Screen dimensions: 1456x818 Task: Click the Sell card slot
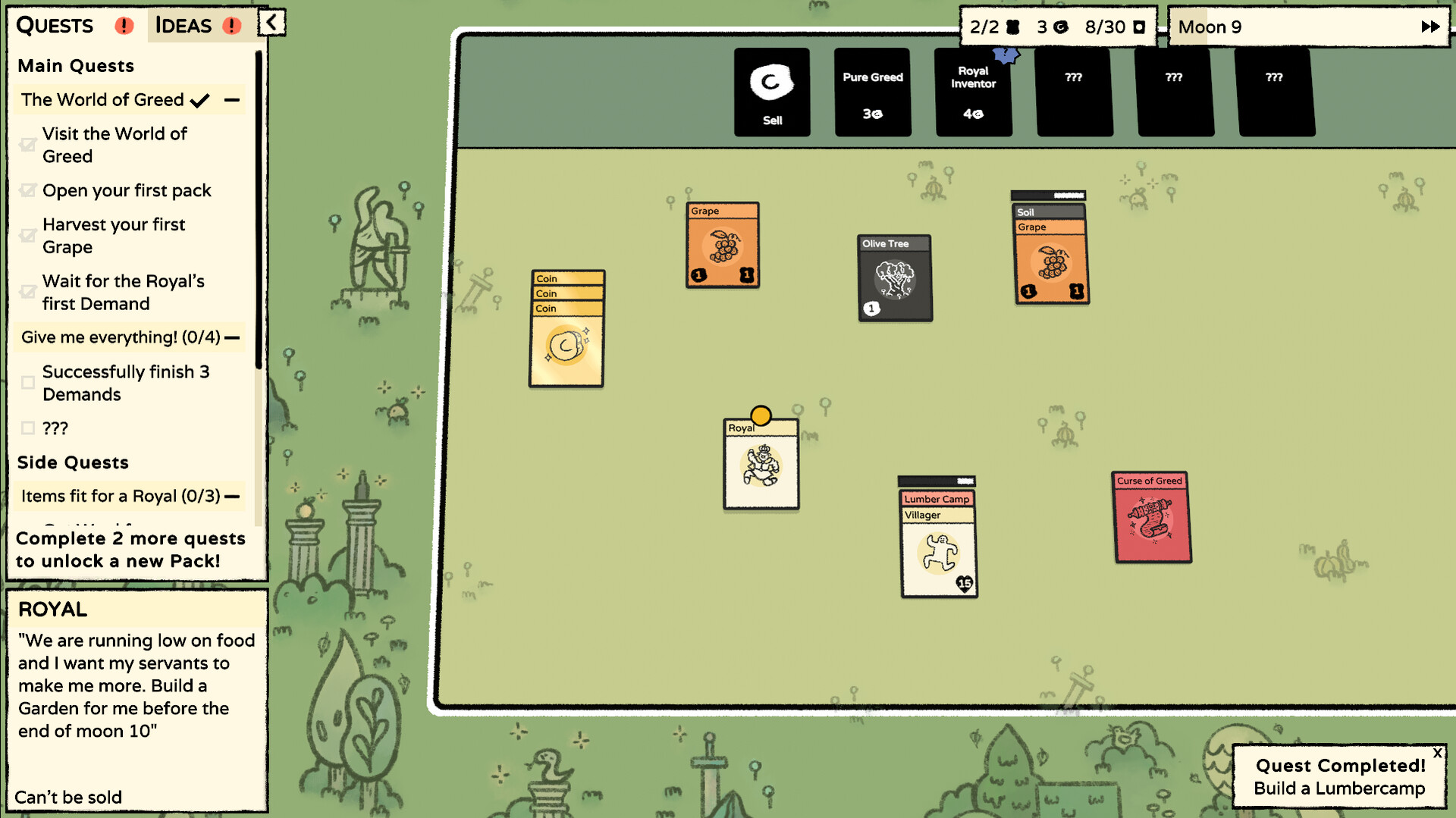tap(771, 92)
